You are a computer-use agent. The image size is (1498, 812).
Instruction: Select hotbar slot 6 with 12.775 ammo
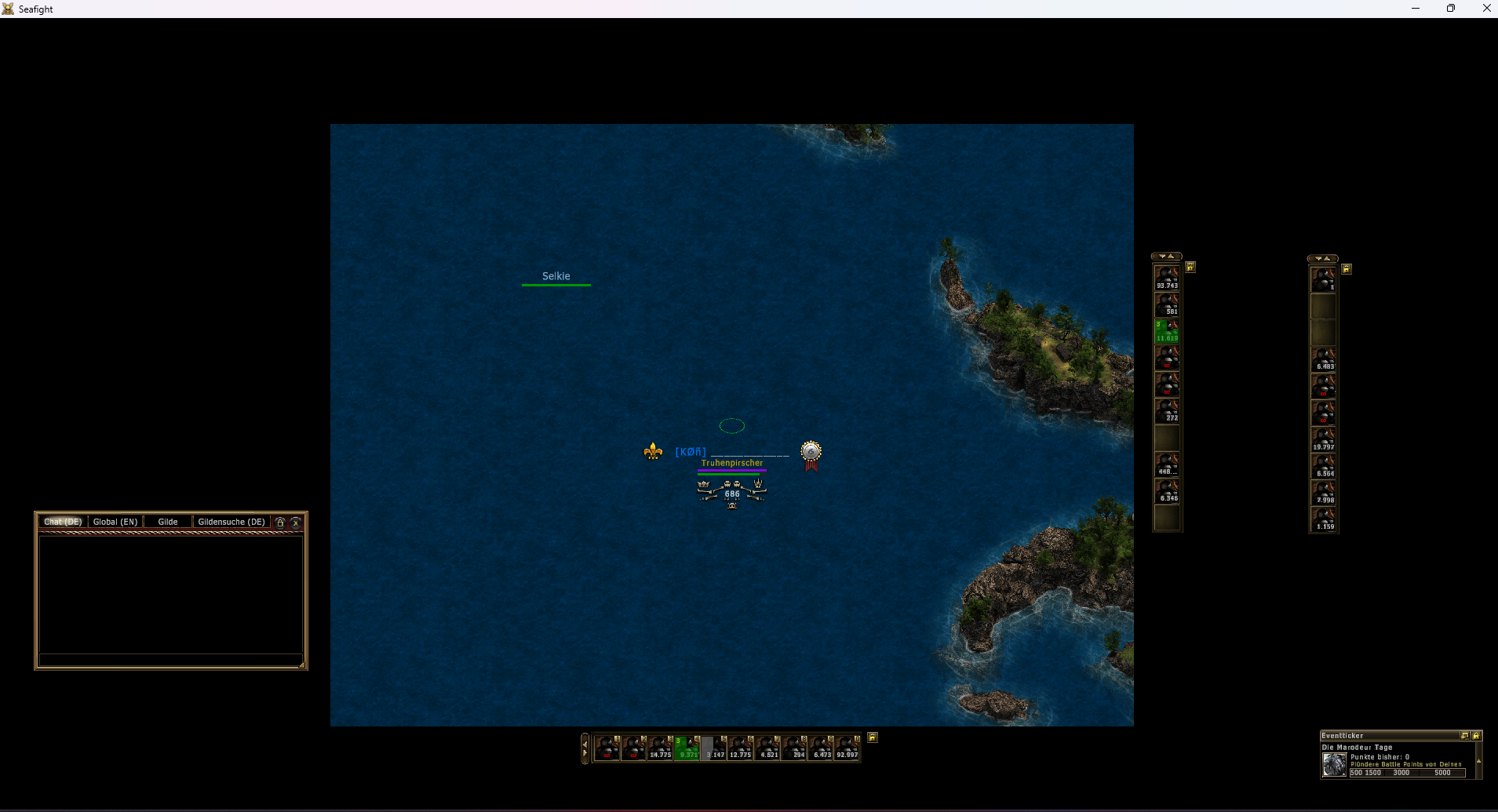[x=740, y=748]
